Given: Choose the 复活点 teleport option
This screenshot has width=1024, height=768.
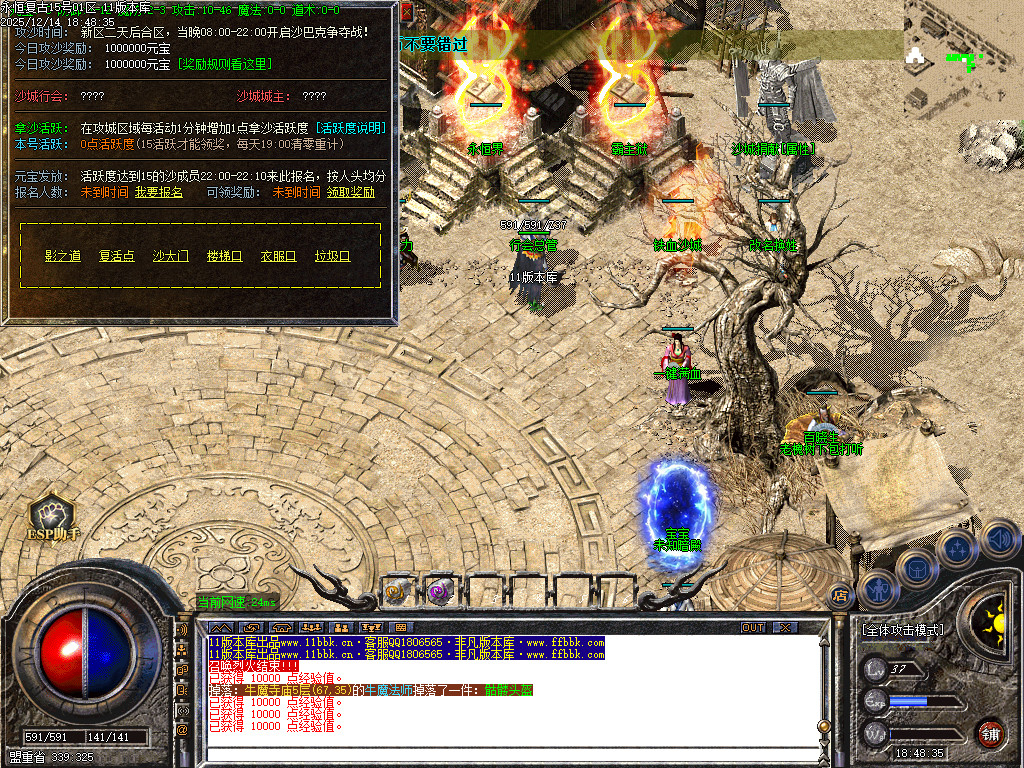Looking at the screenshot, I should (116, 256).
